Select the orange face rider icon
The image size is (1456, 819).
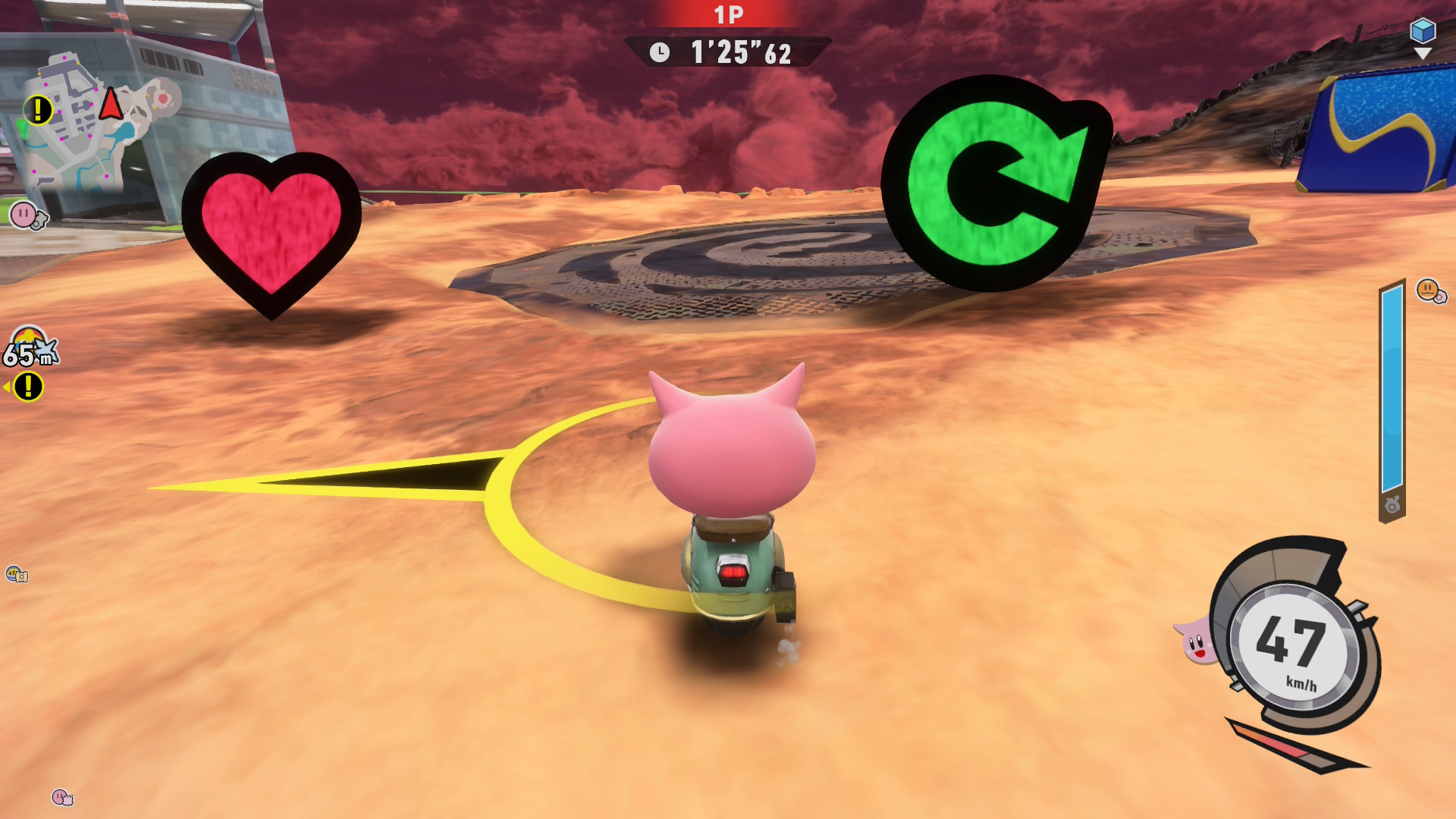(x=1429, y=290)
